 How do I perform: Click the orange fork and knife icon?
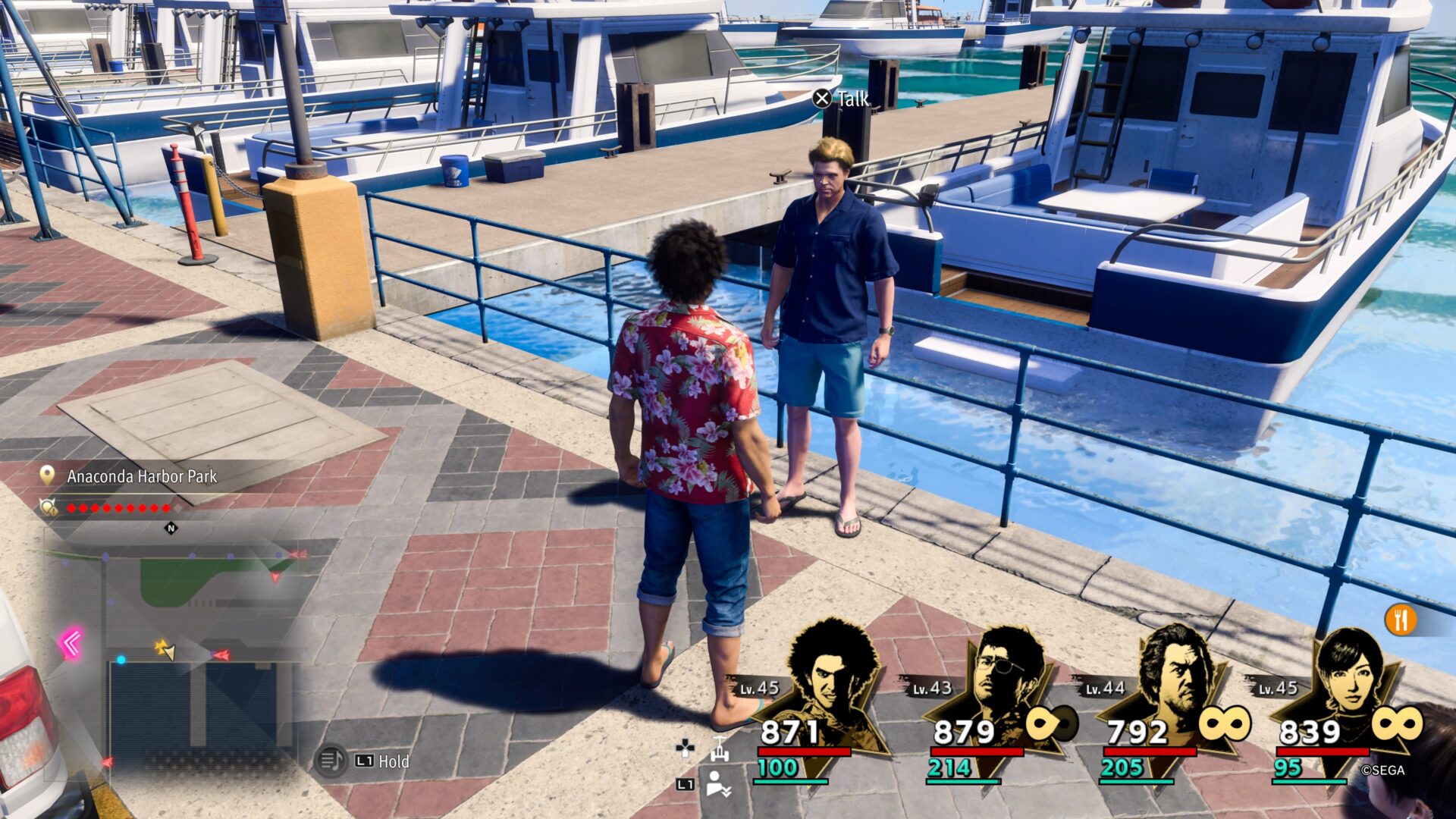[x=1401, y=620]
